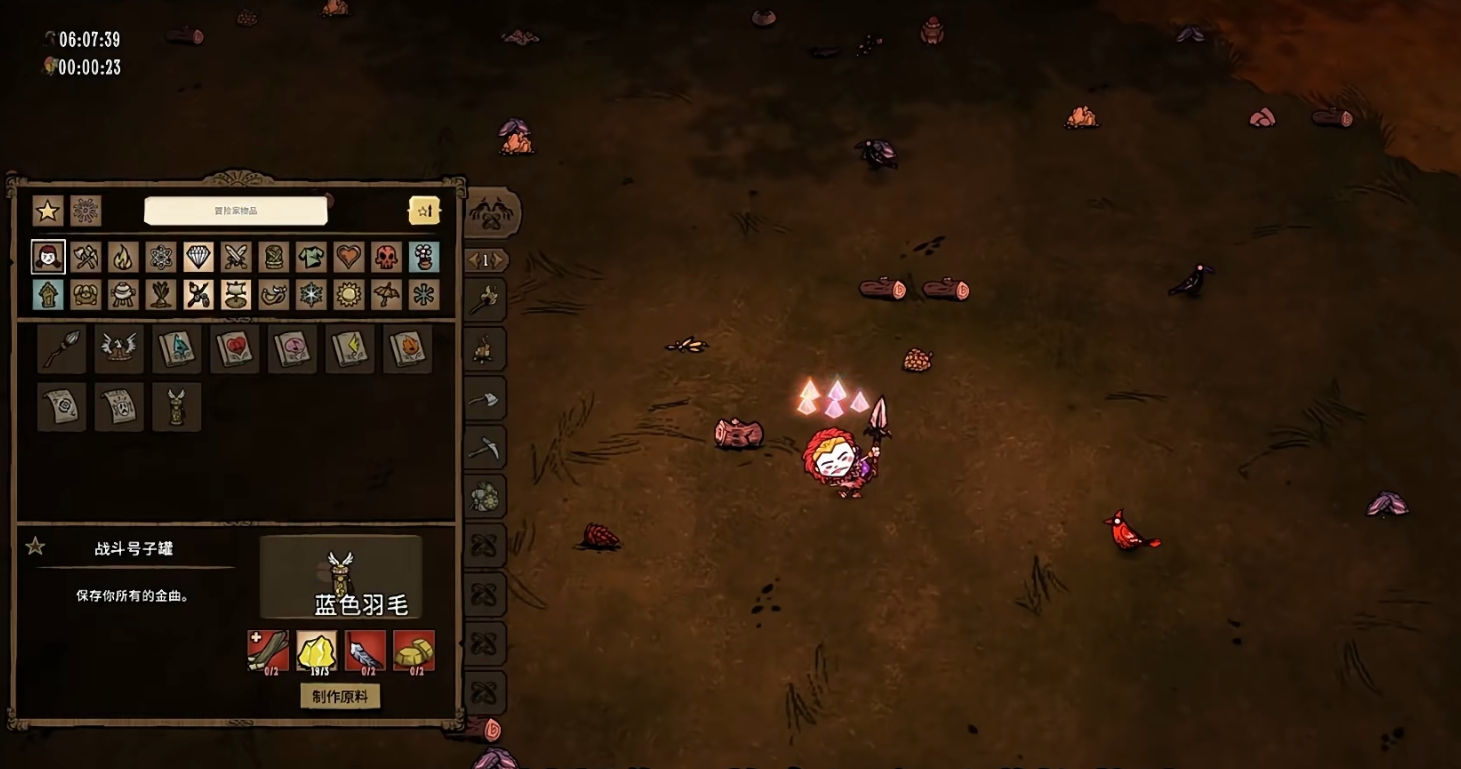Choose the red skull magic filter

coord(386,257)
